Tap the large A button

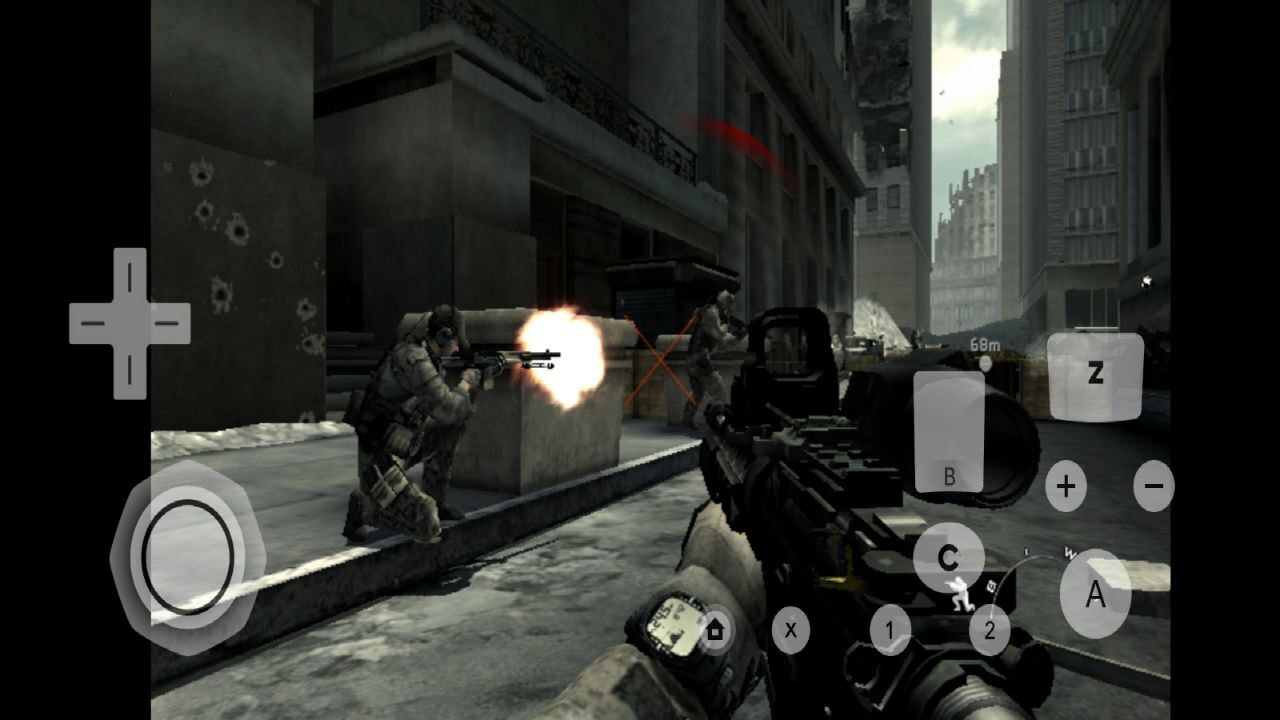click(1095, 594)
